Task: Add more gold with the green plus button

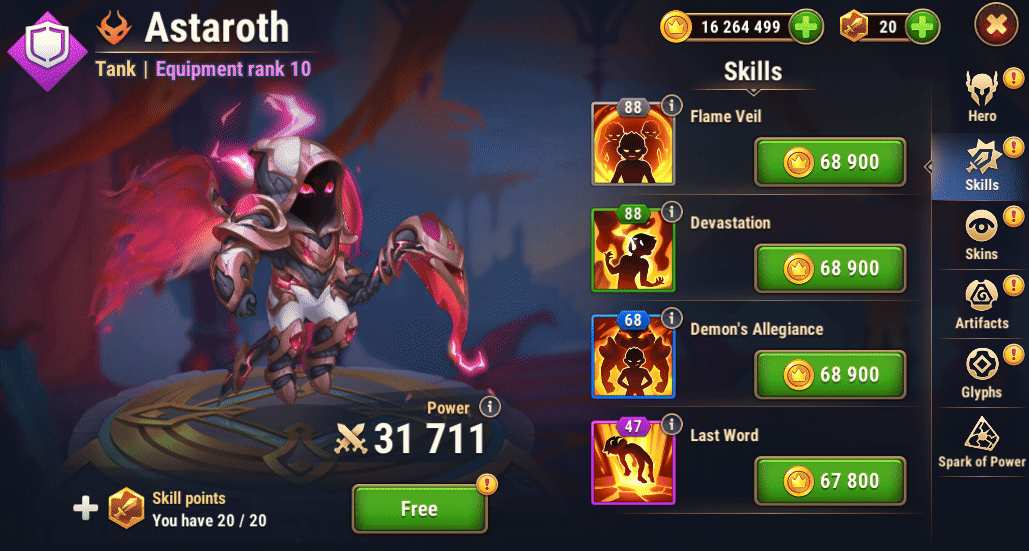Action: pos(806,27)
